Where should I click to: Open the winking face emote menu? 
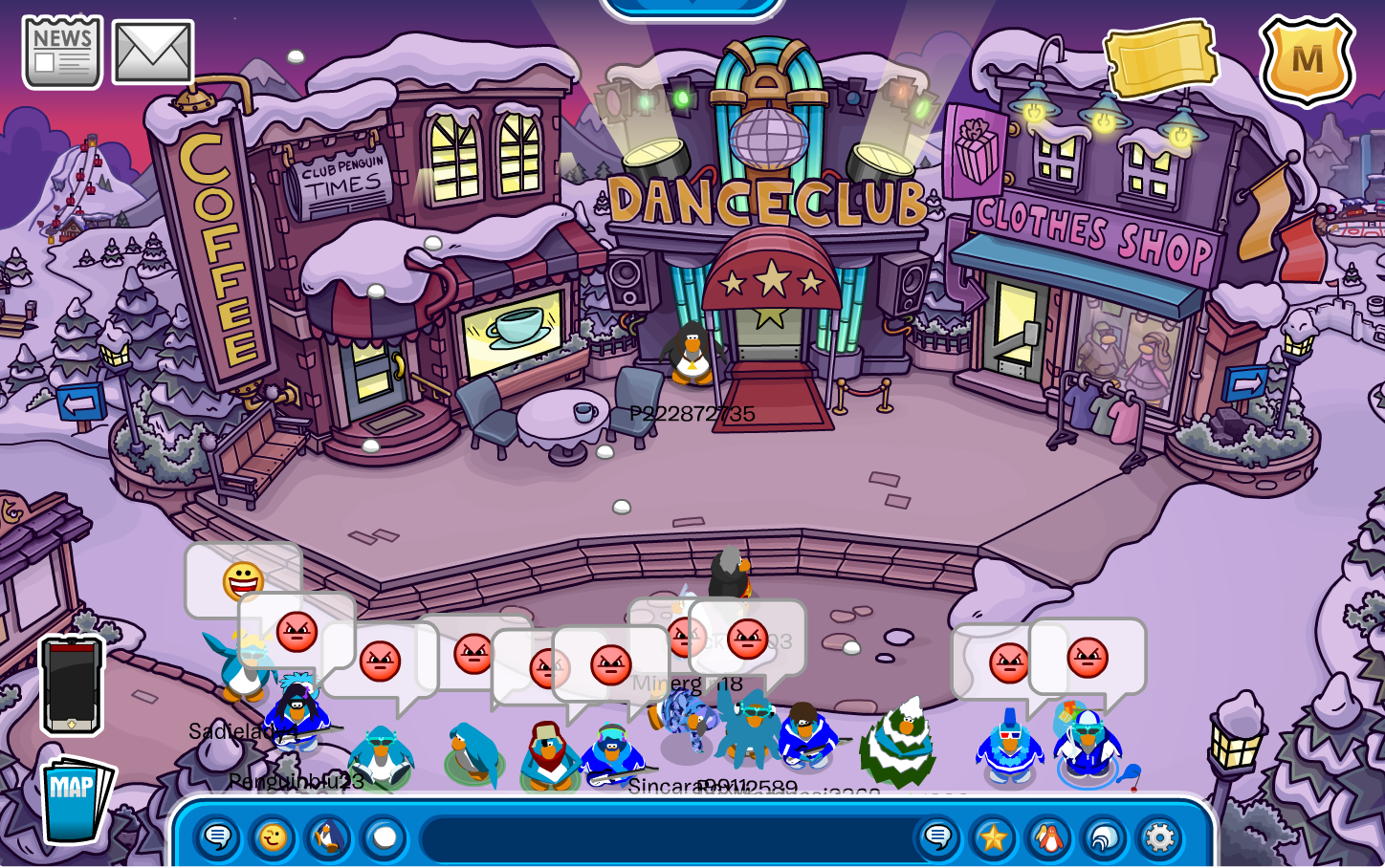tap(273, 838)
